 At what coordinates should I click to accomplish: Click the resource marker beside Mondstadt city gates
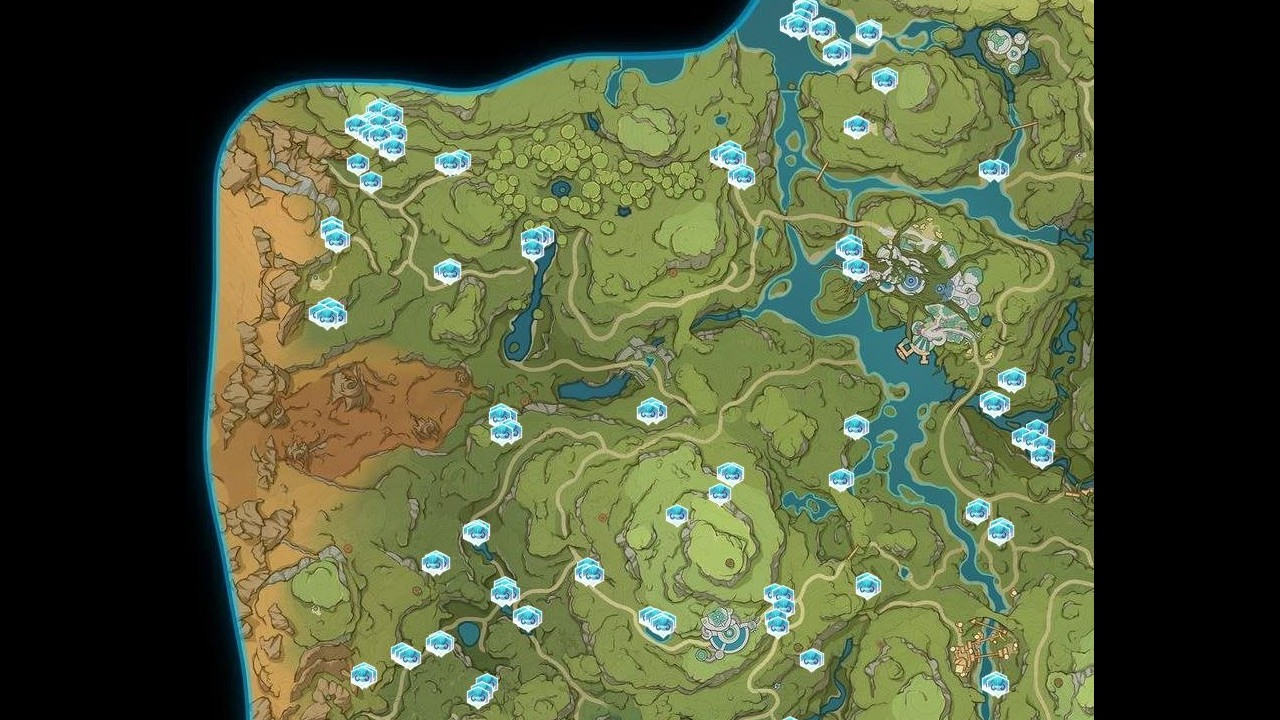855,255
